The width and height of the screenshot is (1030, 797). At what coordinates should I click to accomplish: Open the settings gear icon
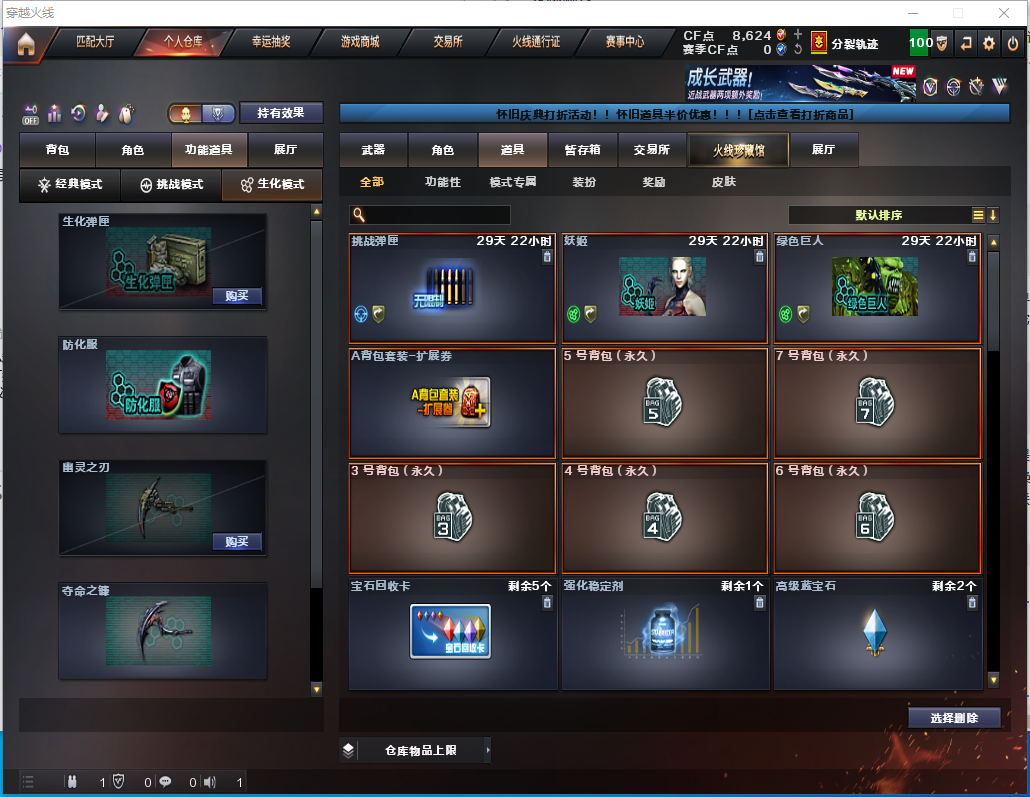[x=989, y=43]
